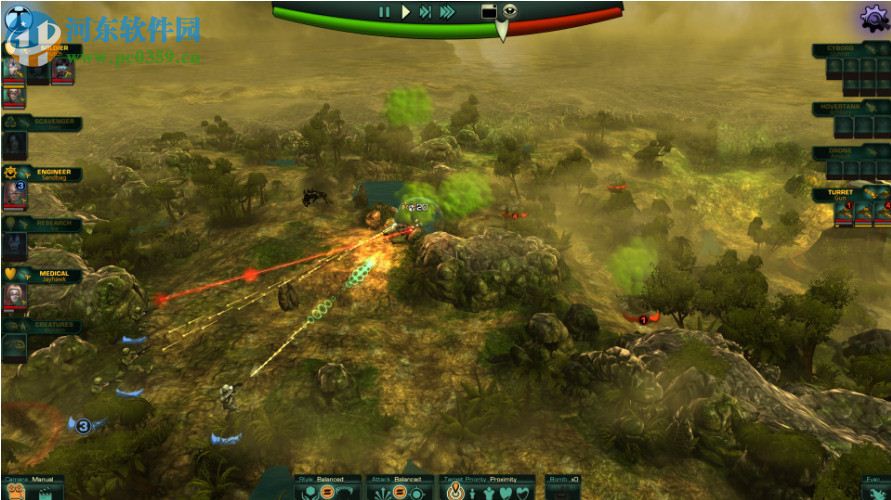The width and height of the screenshot is (891, 500).
Task: Click the Target Priority Proximity icon
Action: pyautogui.click(x=453, y=492)
